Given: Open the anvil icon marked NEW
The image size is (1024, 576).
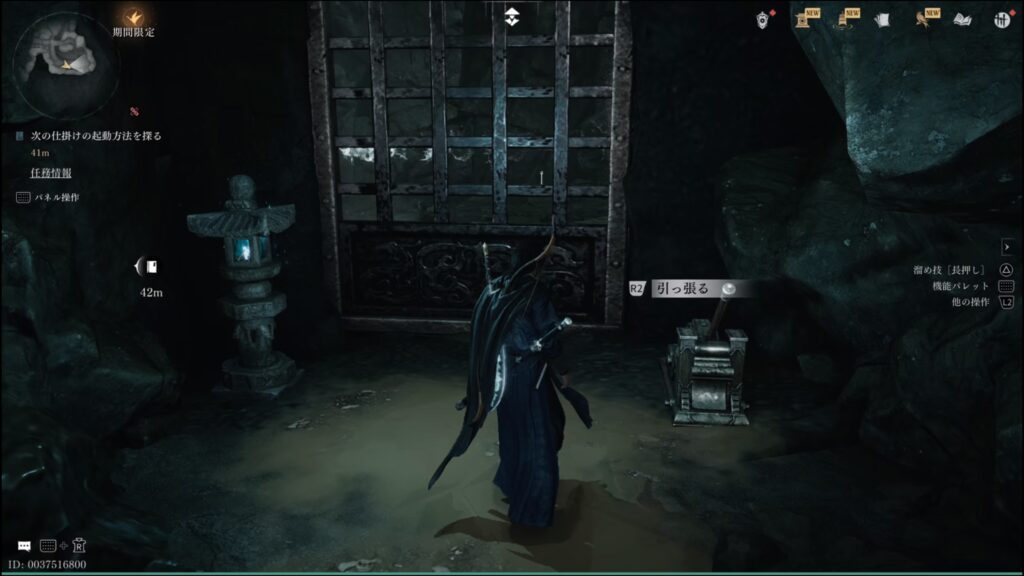Looking at the screenshot, I should (803, 19).
